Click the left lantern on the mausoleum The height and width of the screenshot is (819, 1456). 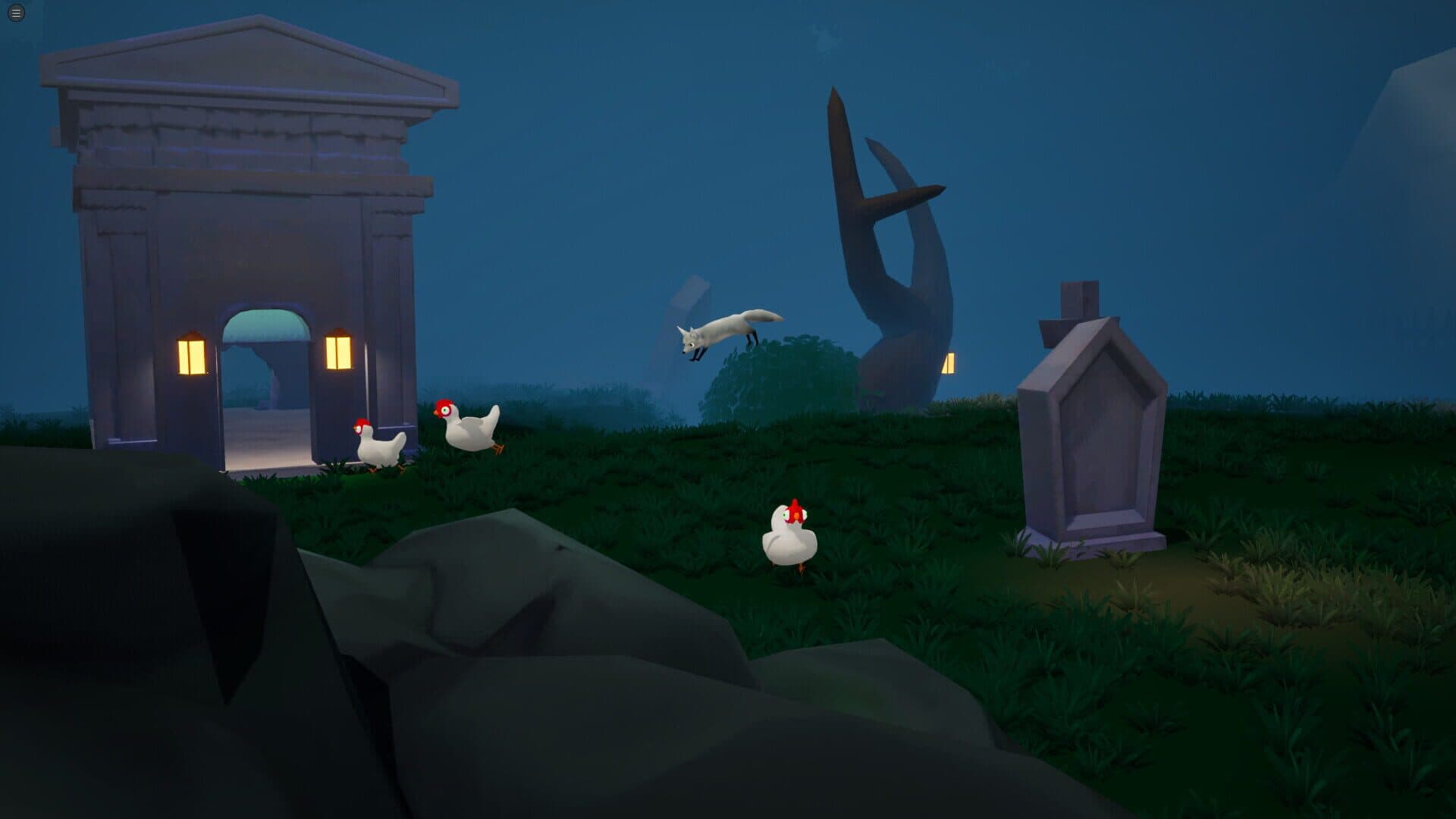[x=192, y=356]
